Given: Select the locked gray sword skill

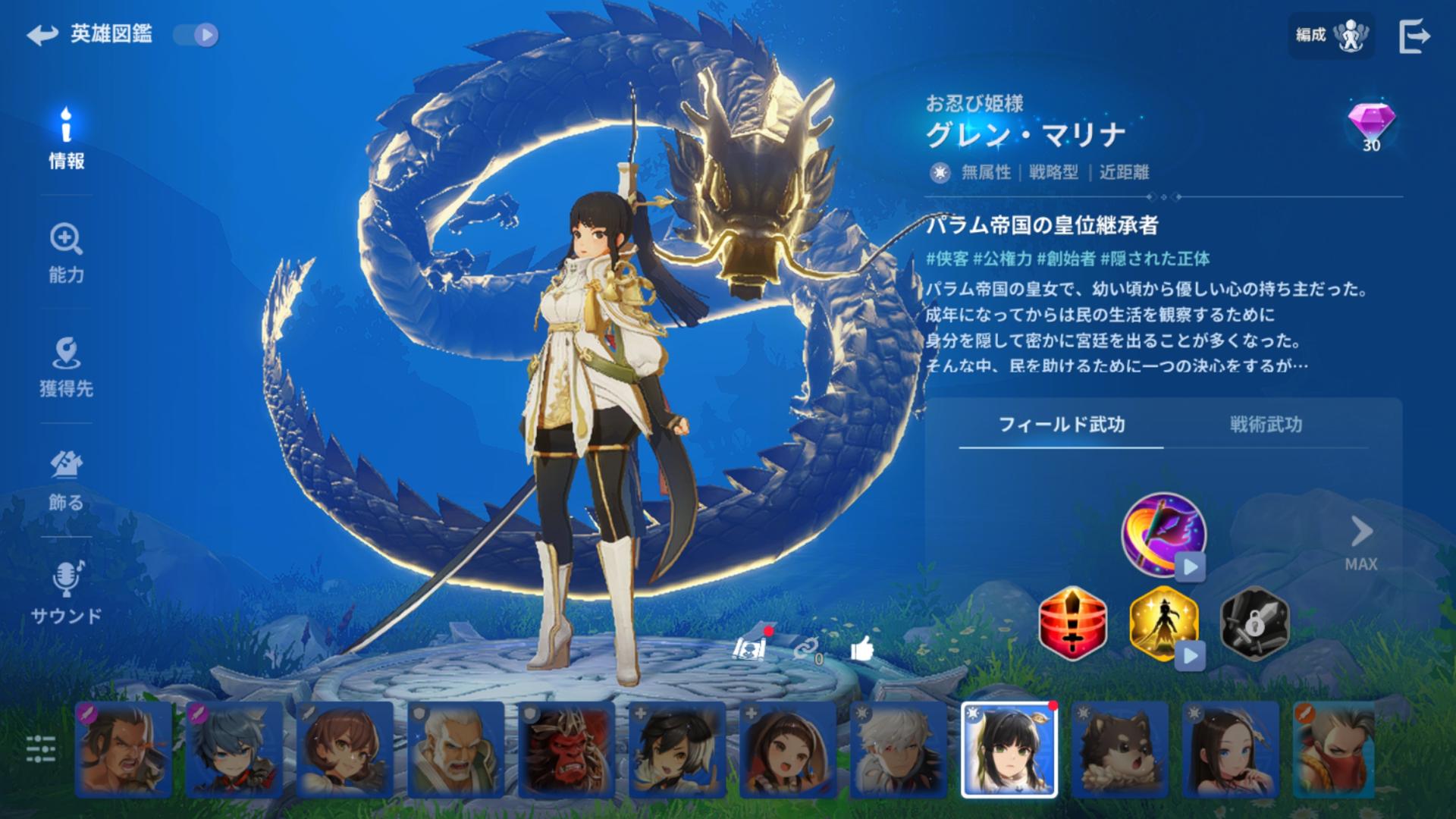Looking at the screenshot, I should [x=1254, y=623].
